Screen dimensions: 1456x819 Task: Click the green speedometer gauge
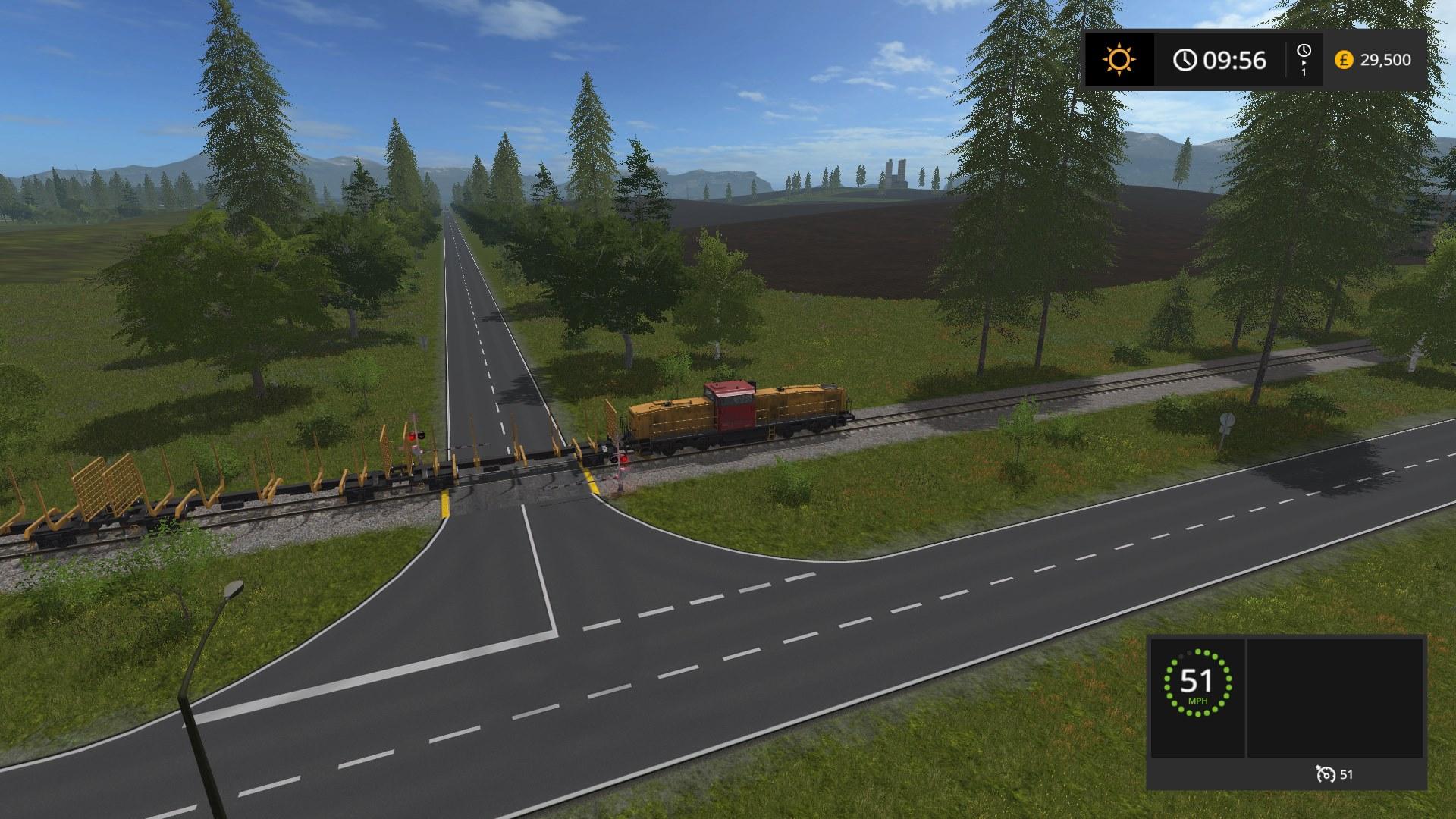coord(1198,682)
